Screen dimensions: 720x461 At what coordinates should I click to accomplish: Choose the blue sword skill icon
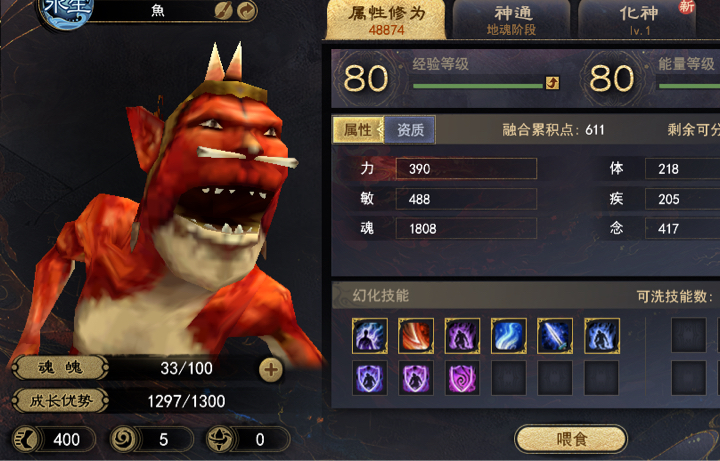(555, 336)
